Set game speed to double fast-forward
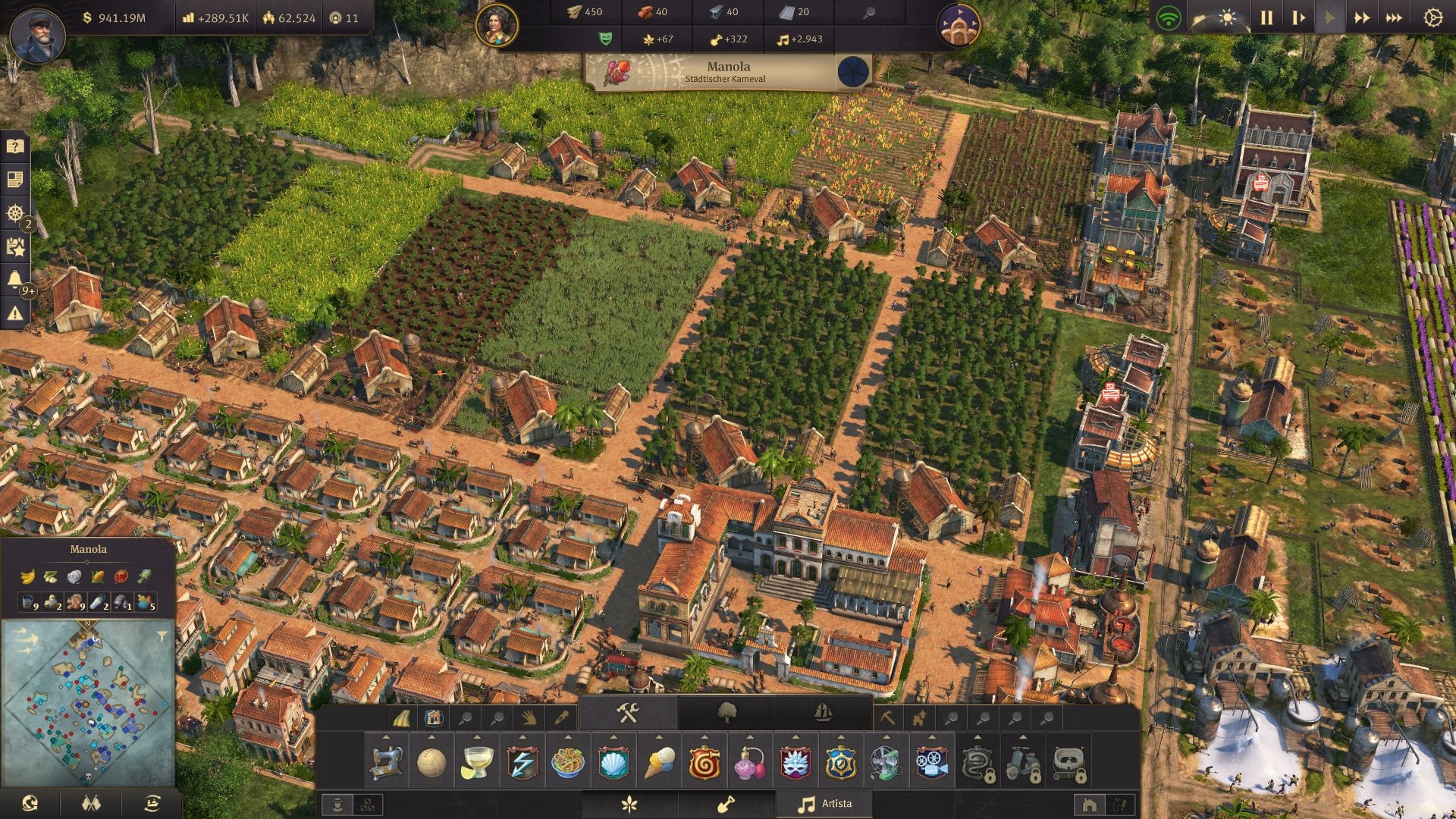This screenshot has height=819, width=1456. [1362, 18]
